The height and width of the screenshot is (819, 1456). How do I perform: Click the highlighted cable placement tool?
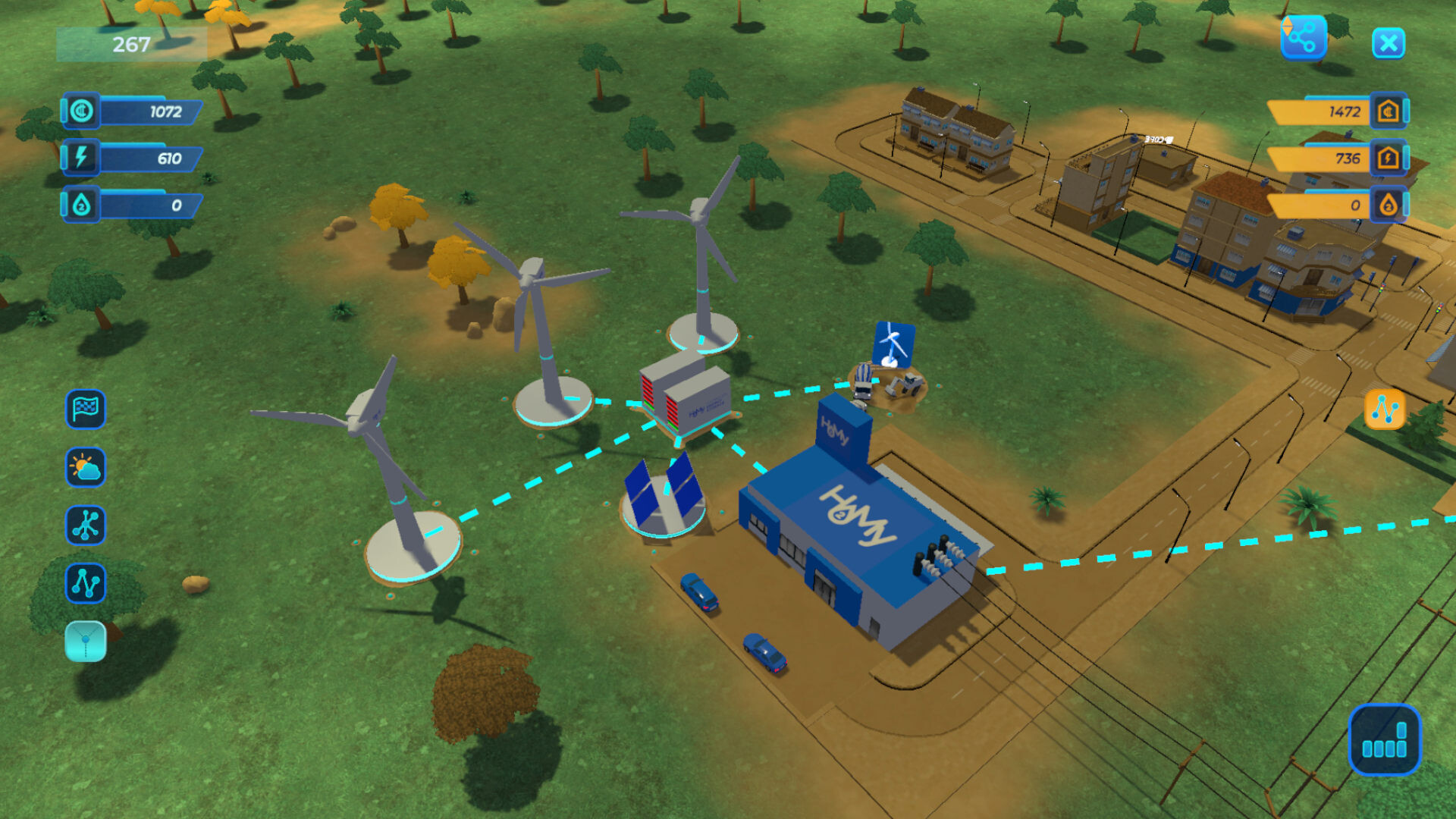click(x=85, y=639)
